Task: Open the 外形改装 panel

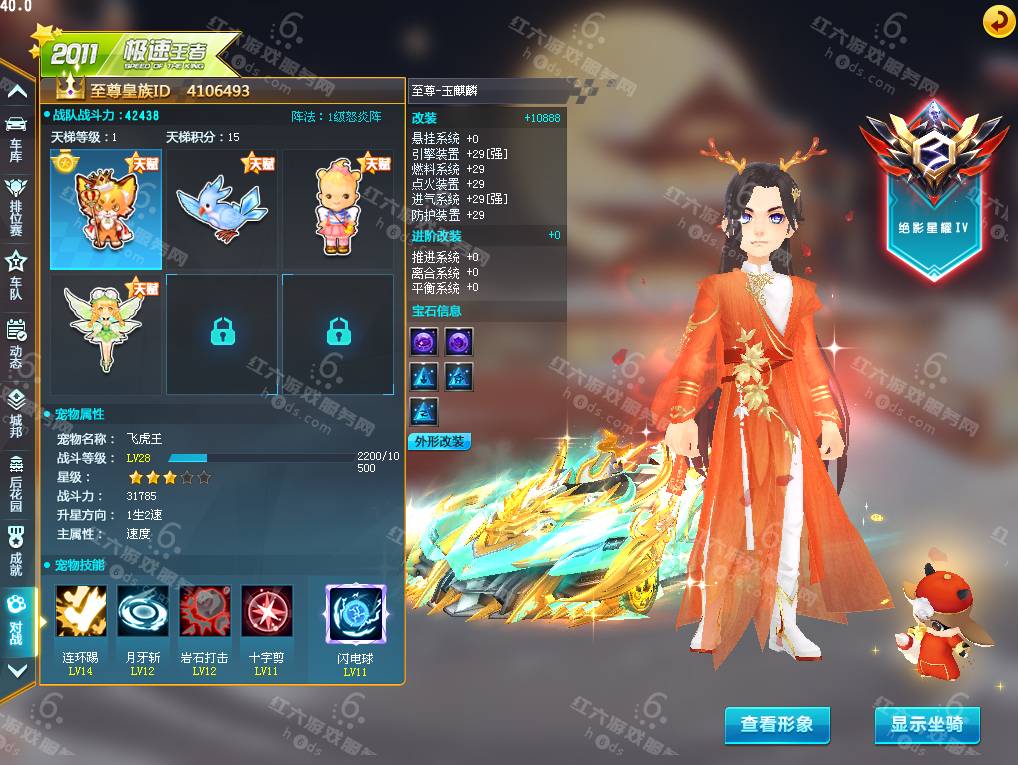Action: pos(439,441)
